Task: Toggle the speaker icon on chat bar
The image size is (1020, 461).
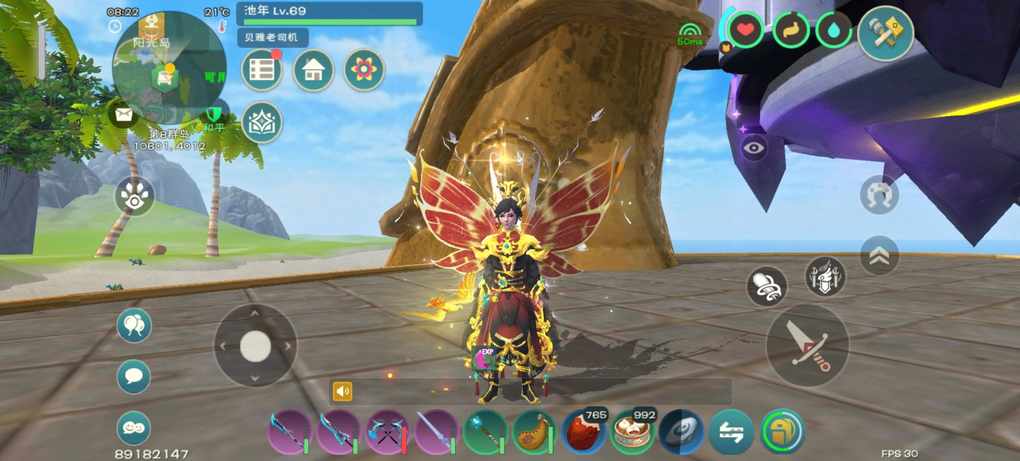Action: pyautogui.click(x=343, y=391)
